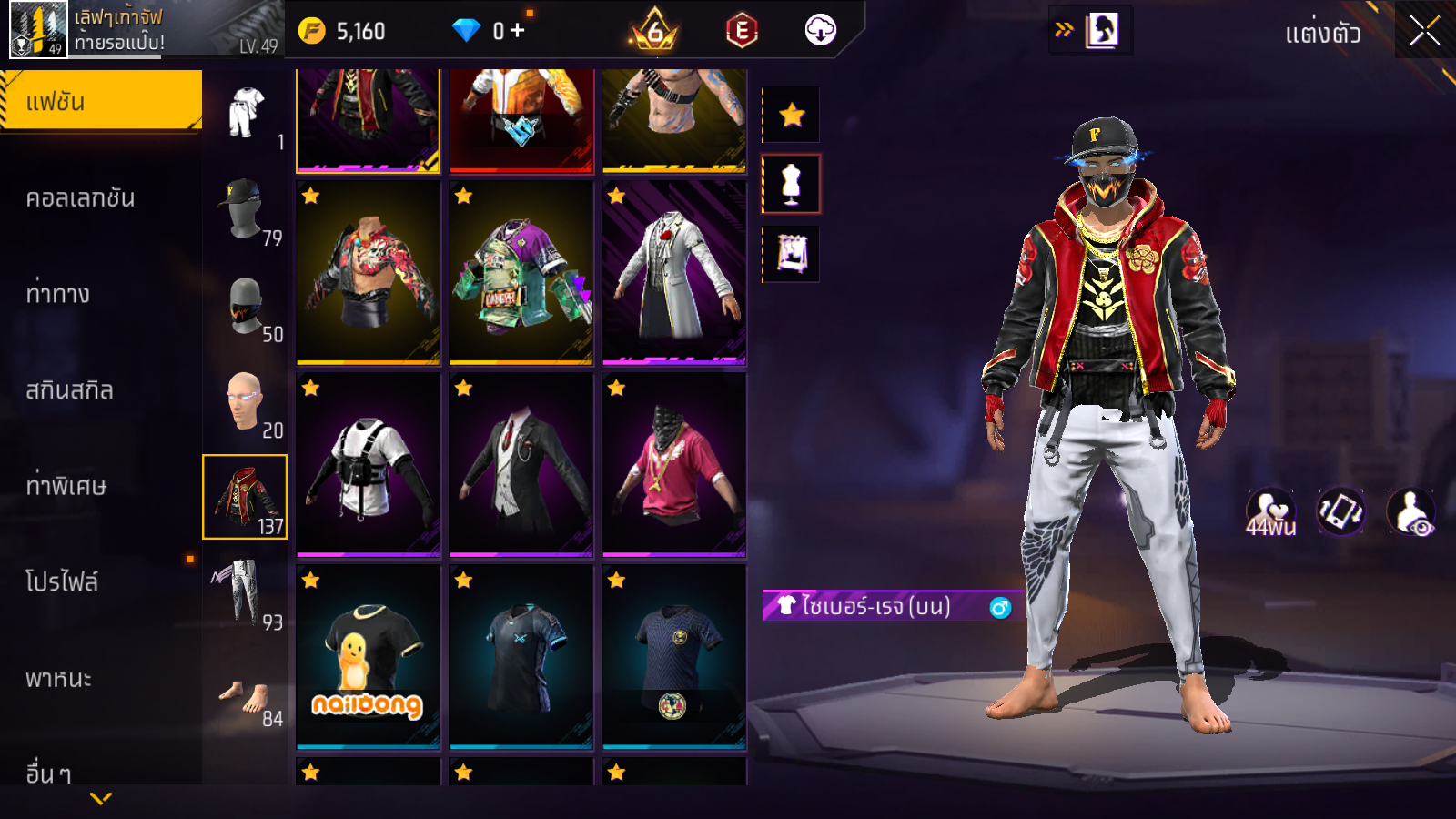Image resolution: width=1456 pixels, height=819 pixels.
Task: Select the pink shirt with bandana top
Action: (x=673, y=465)
